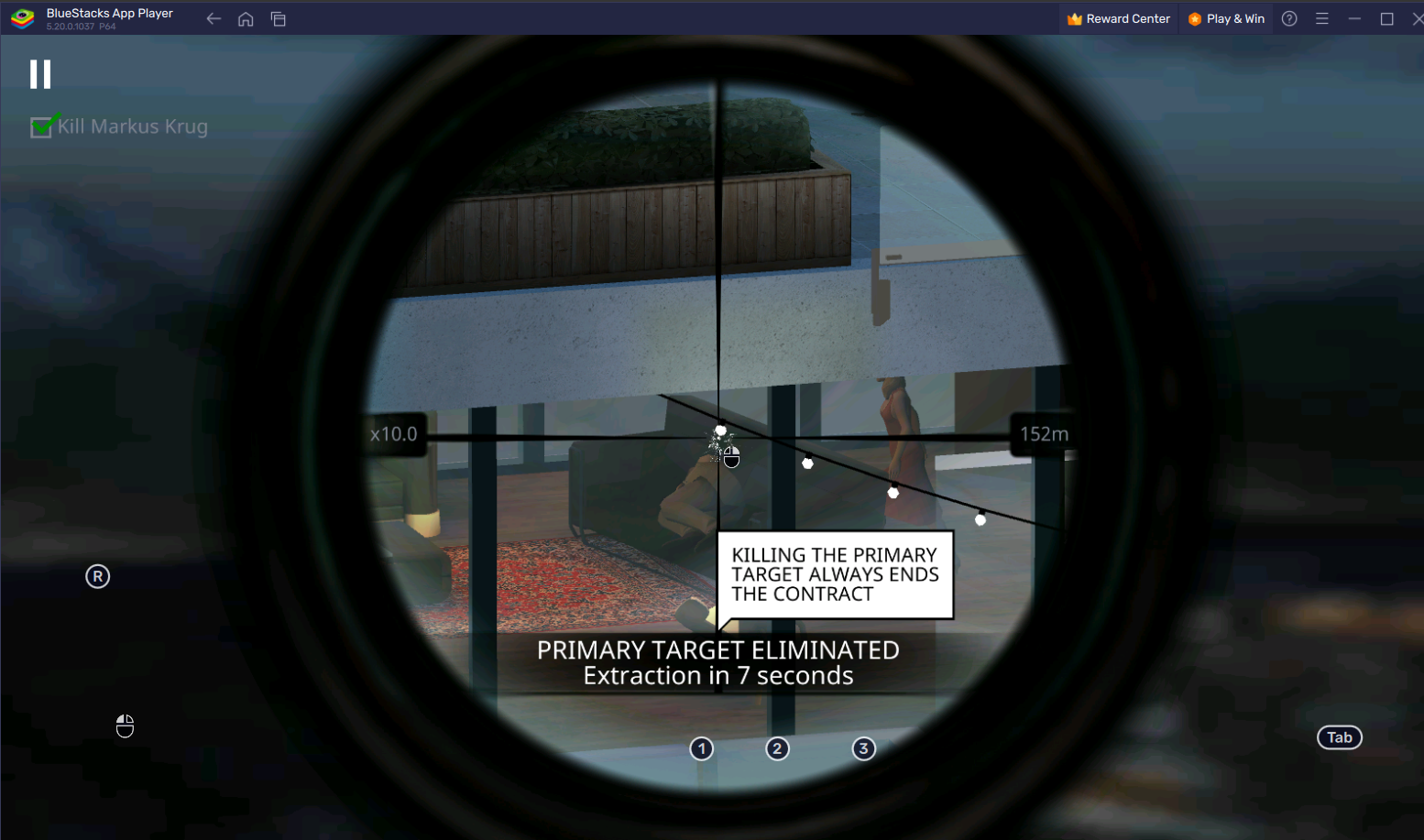Image resolution: width=1424 pixels, height=840 pixels.
Task: Select ability slot 1
Action: (x=701, y=748)
